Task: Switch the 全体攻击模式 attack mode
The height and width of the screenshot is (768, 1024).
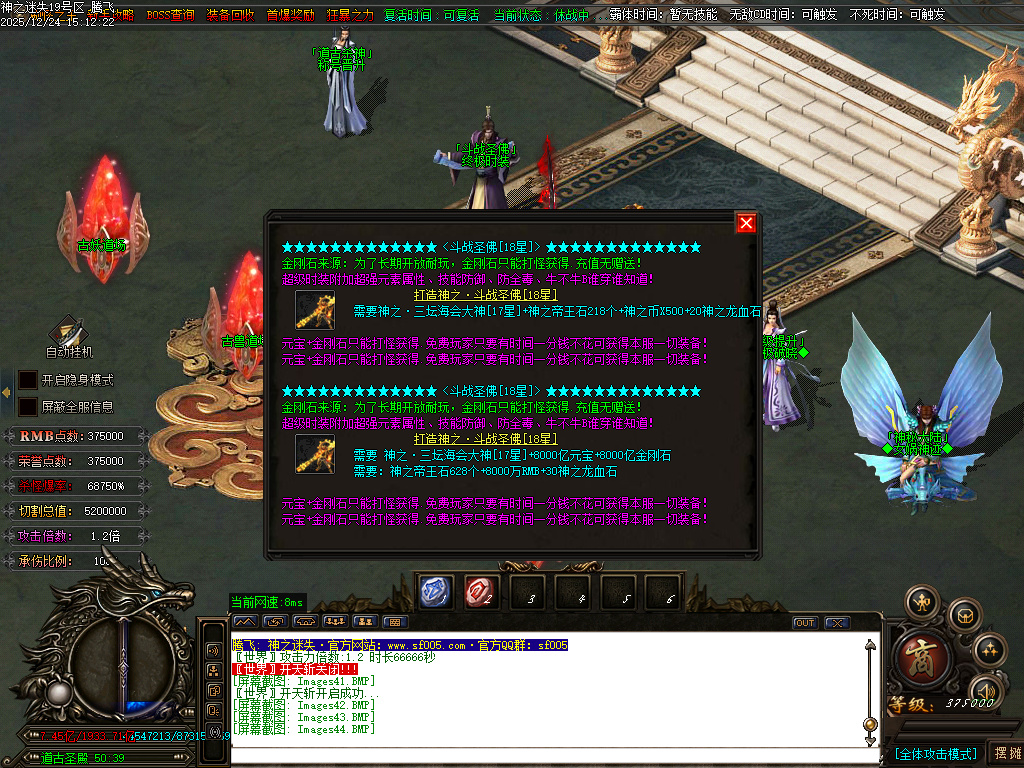Action: pyautogui.click(x=936, y=753)
